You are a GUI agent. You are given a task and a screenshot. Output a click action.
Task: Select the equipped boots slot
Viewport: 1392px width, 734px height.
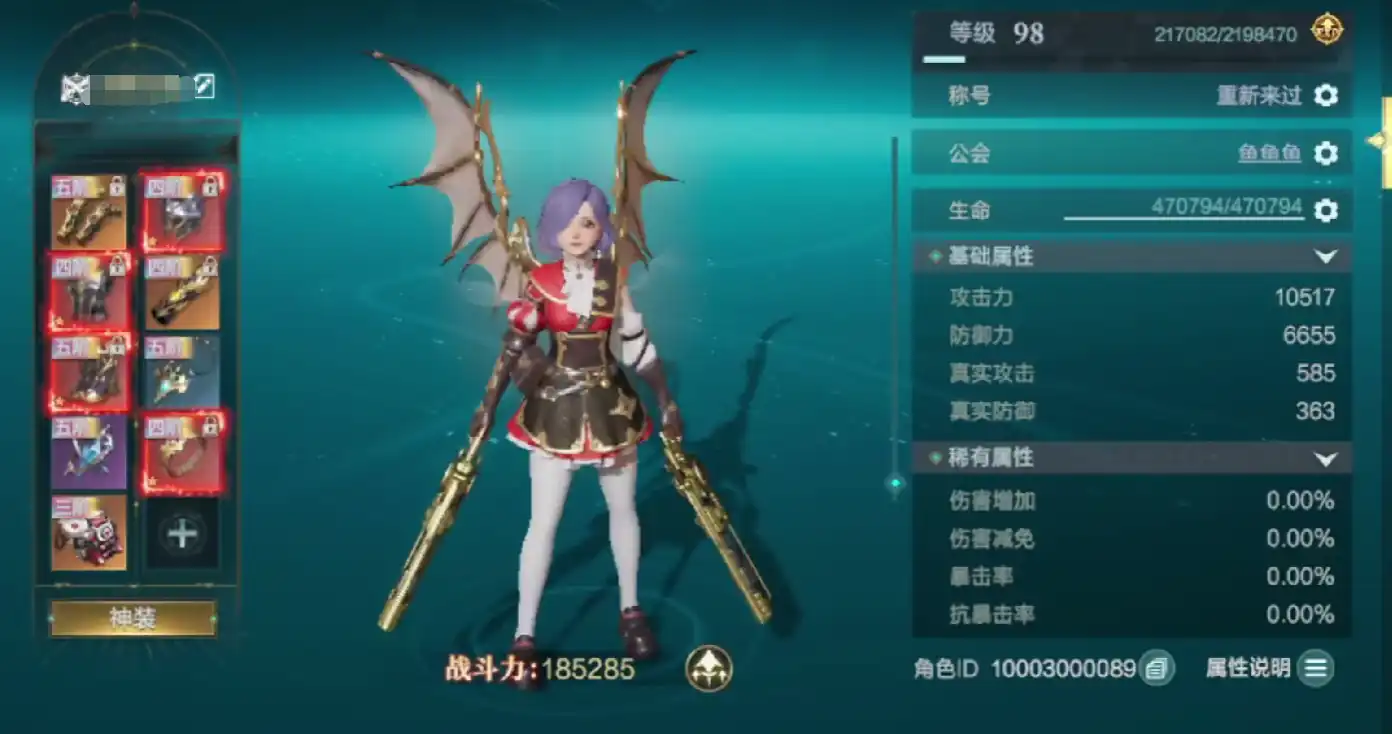(x=89, y=372)
